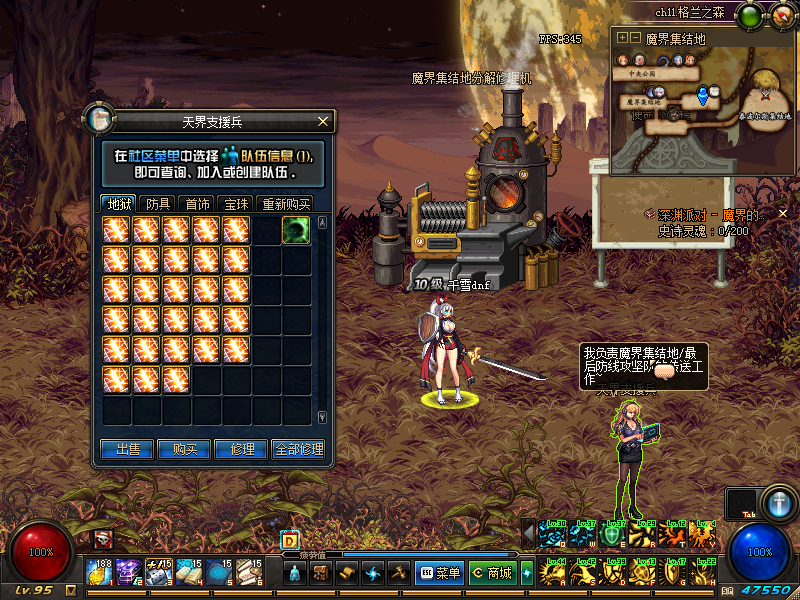Click the 全部修理 repair all button

298,450
